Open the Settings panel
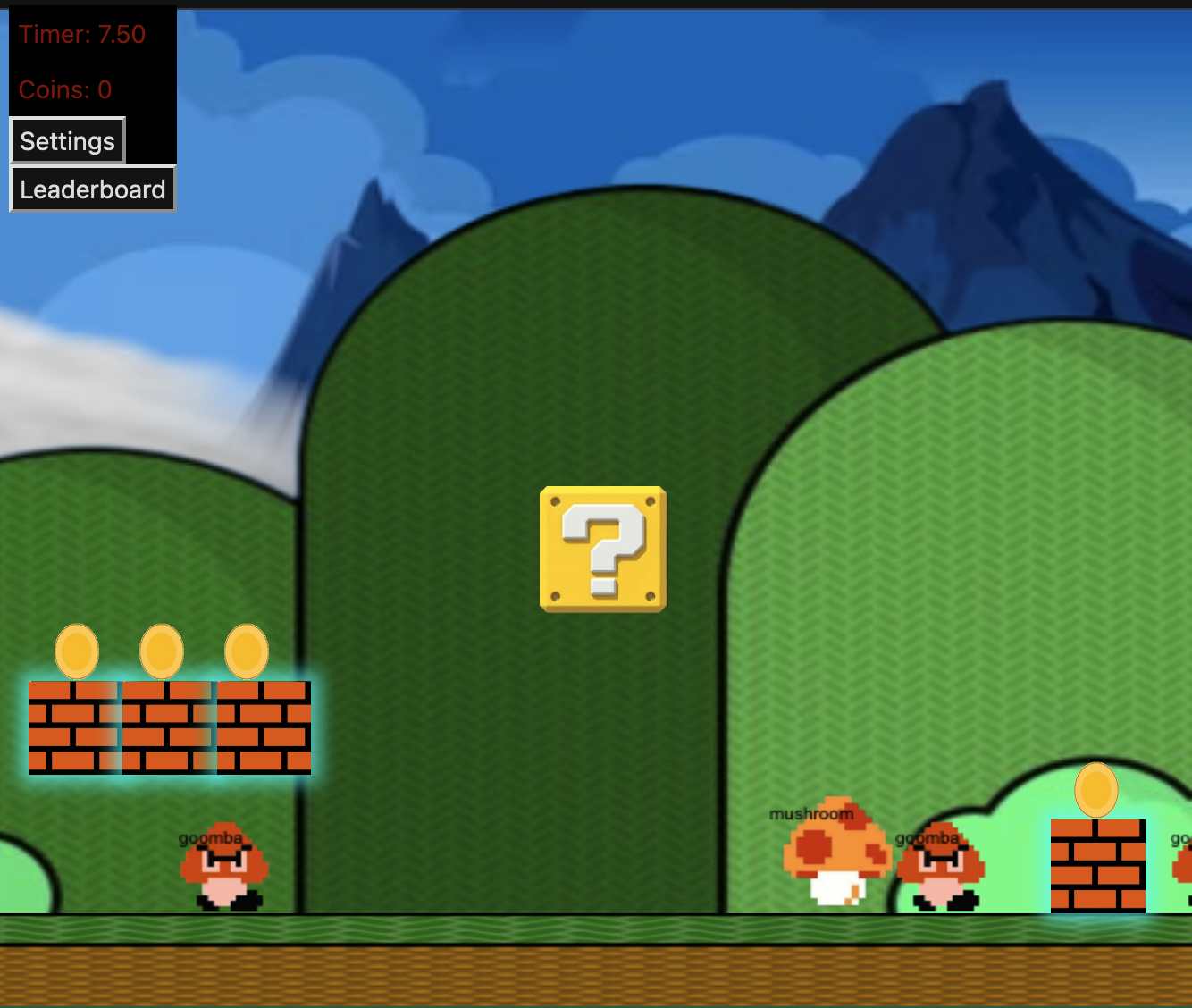Screen dimensions: 1192x1008 (x=67, y=140)
